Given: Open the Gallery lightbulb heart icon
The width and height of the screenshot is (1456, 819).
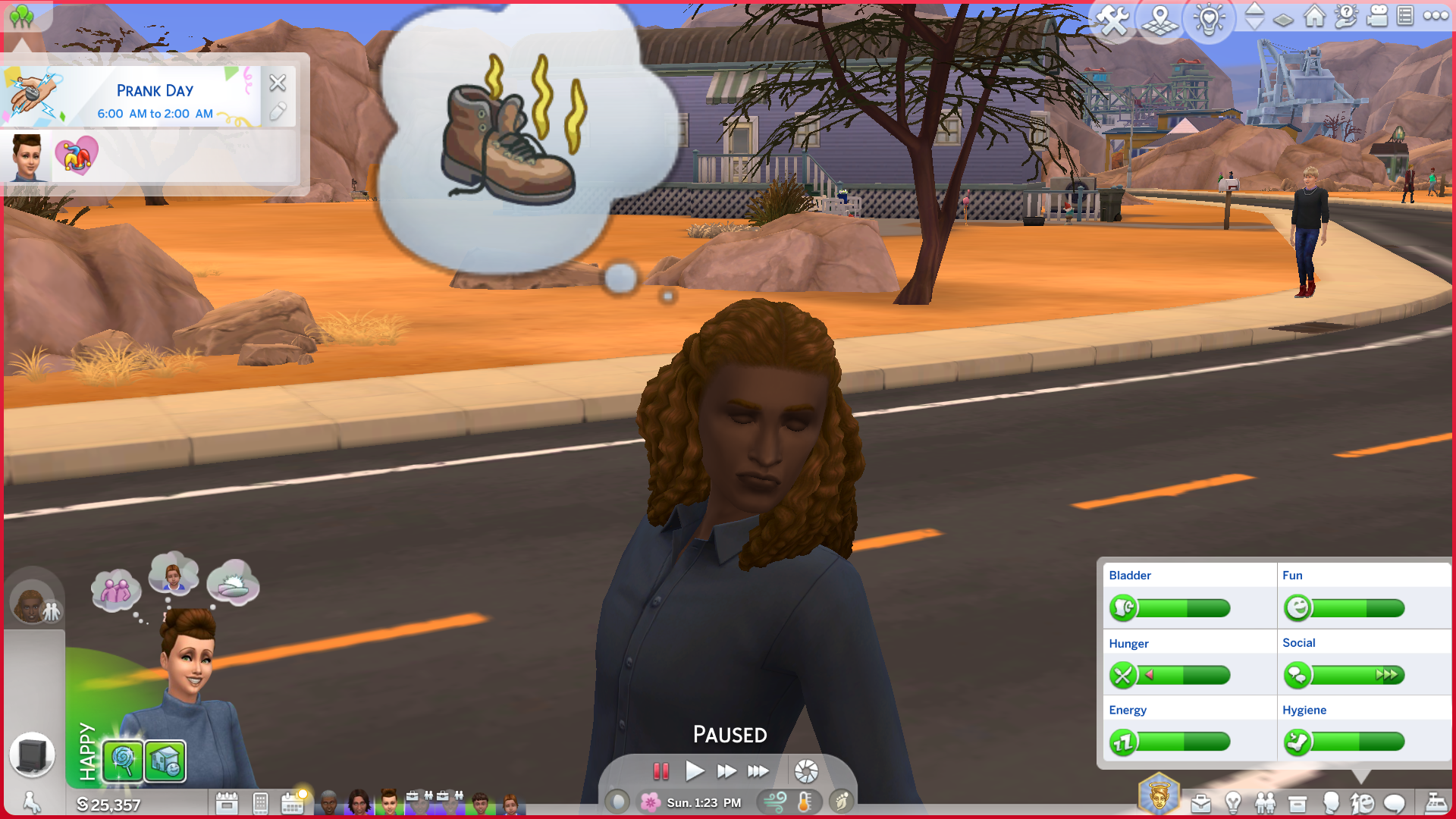Looking at the screenshot, I should pos(1209,19).
